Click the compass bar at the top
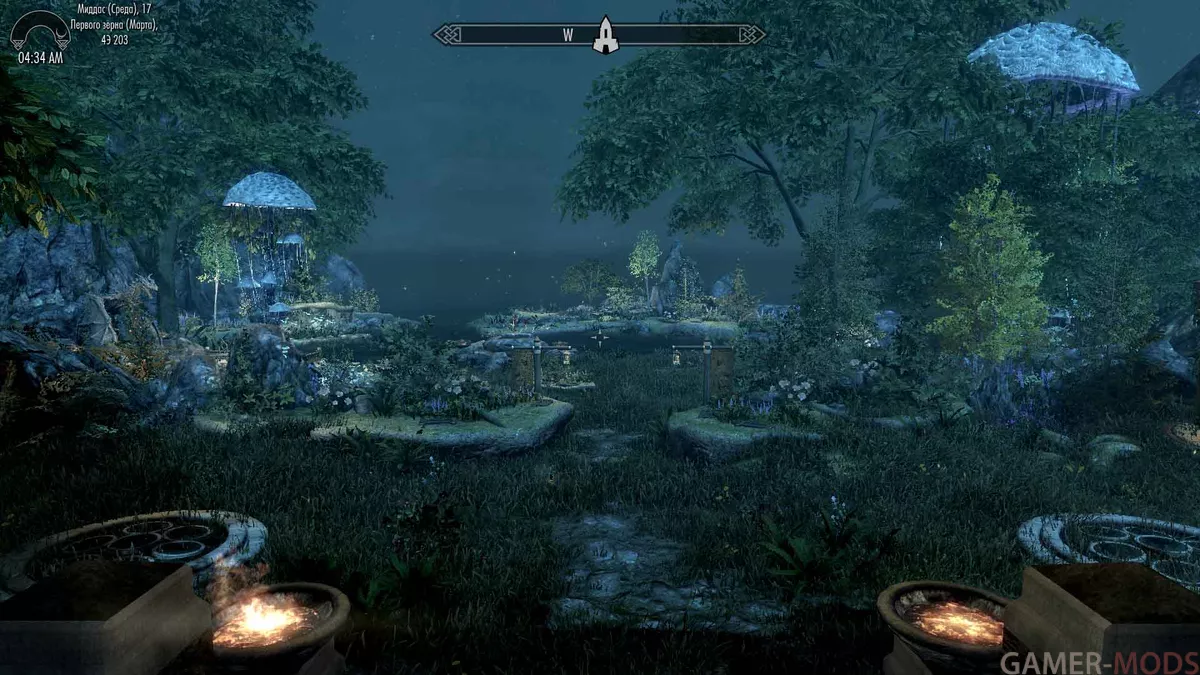 tap(520, 35)
